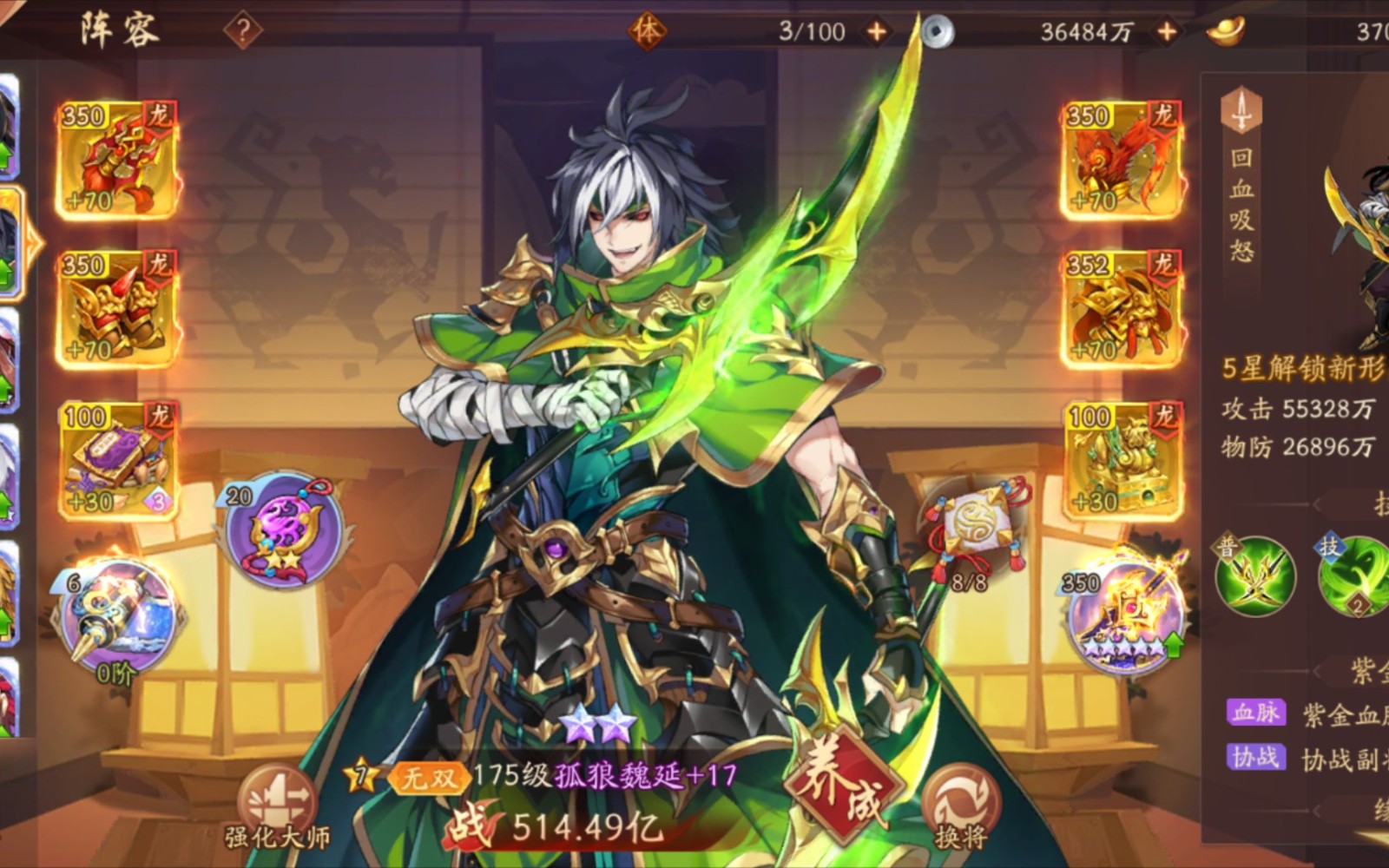This screenshot has height=868, width=1389.
Task: Select the level 352 golden helmet slot
Action: [1122, 309]
